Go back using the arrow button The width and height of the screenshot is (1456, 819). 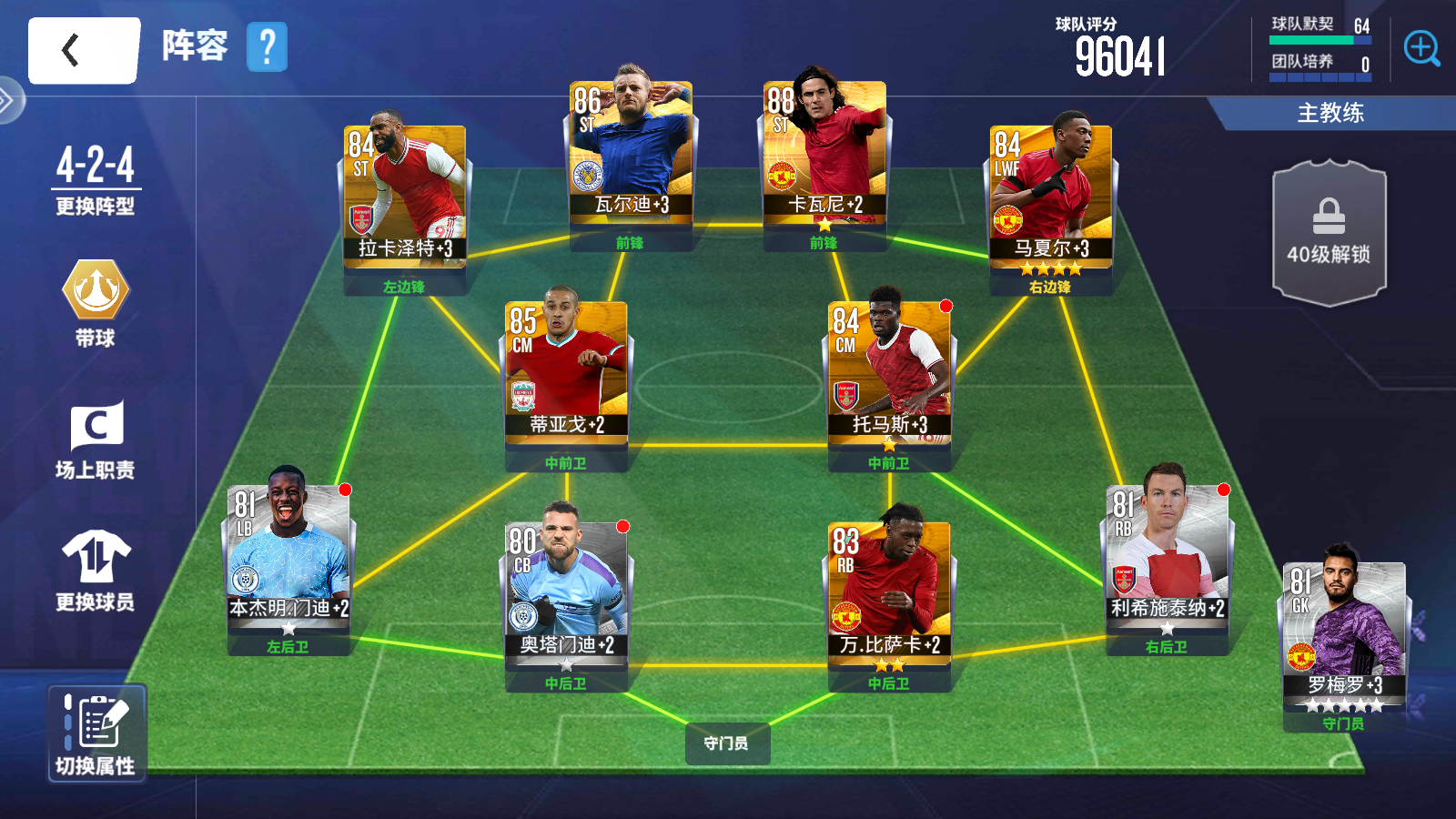click(x=83, y=51)
